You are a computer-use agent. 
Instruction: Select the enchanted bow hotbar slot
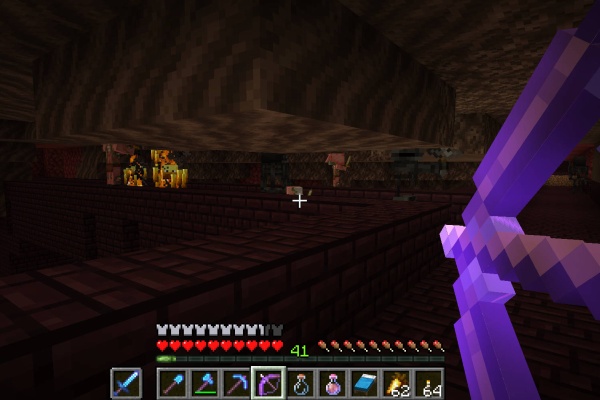pos(268,384)
